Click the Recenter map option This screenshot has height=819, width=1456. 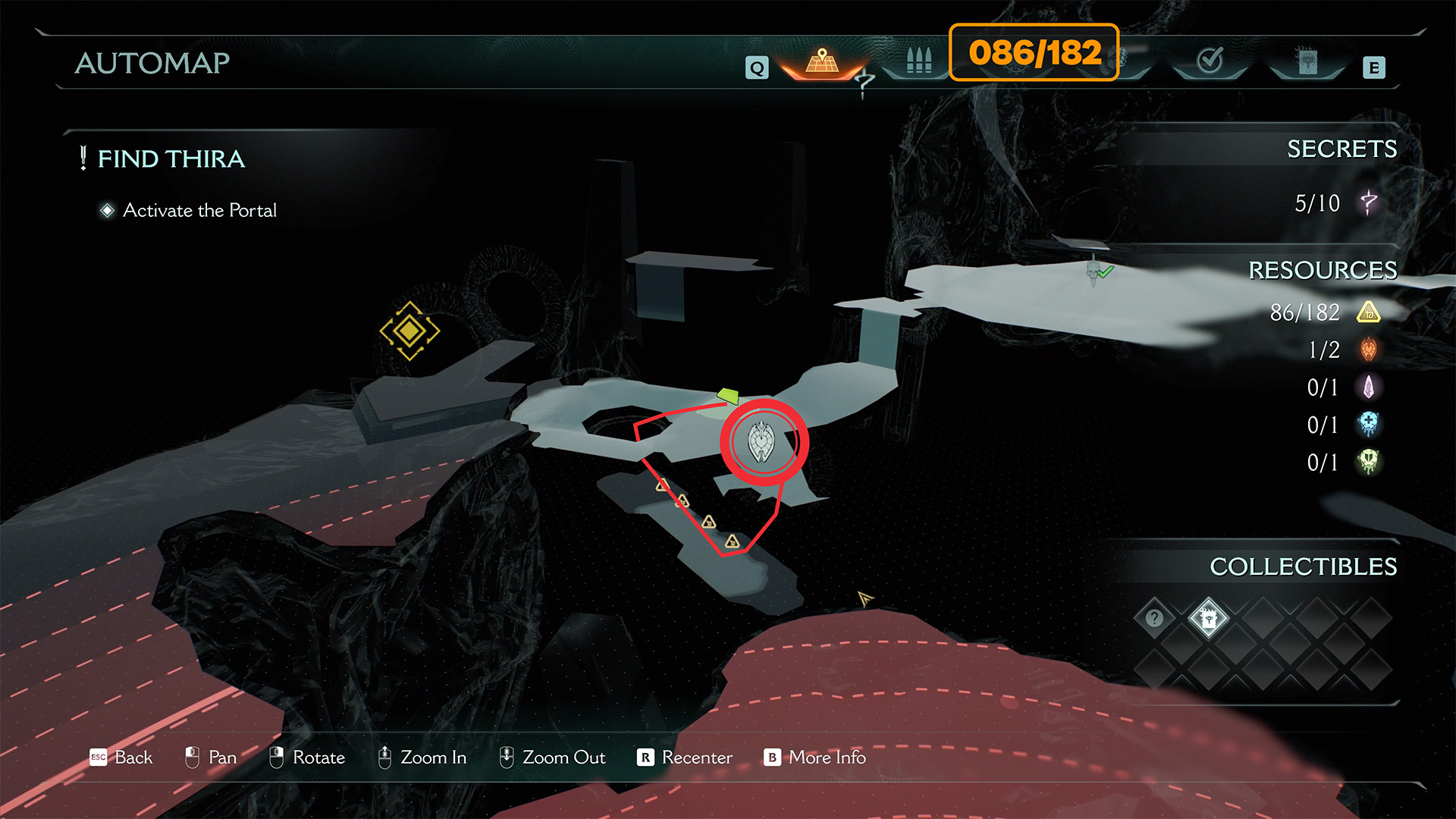pos(696,758)
